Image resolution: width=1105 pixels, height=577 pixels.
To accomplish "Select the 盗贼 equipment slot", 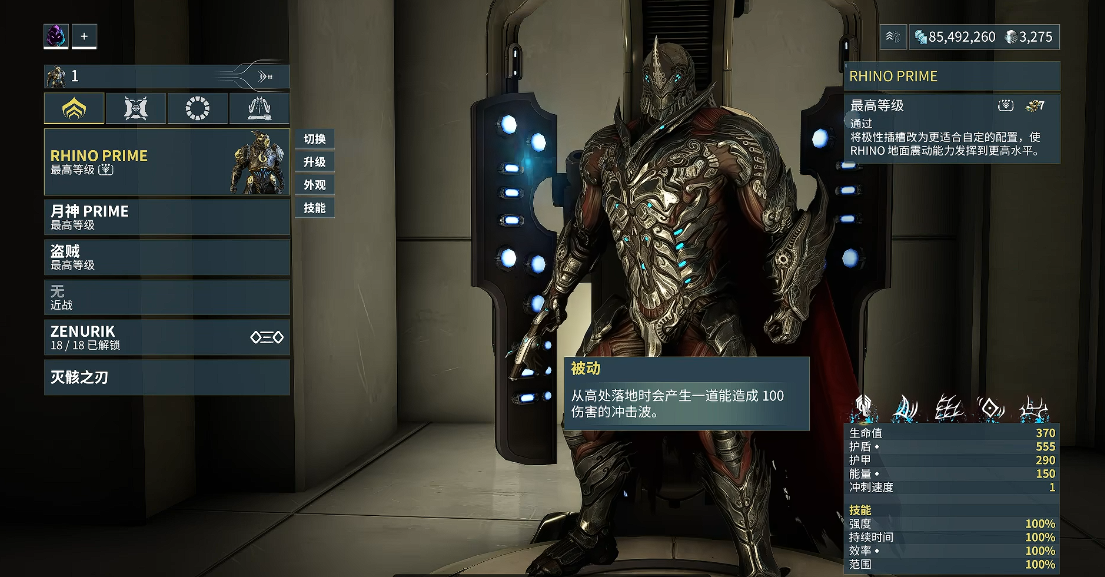I will 166,257.
